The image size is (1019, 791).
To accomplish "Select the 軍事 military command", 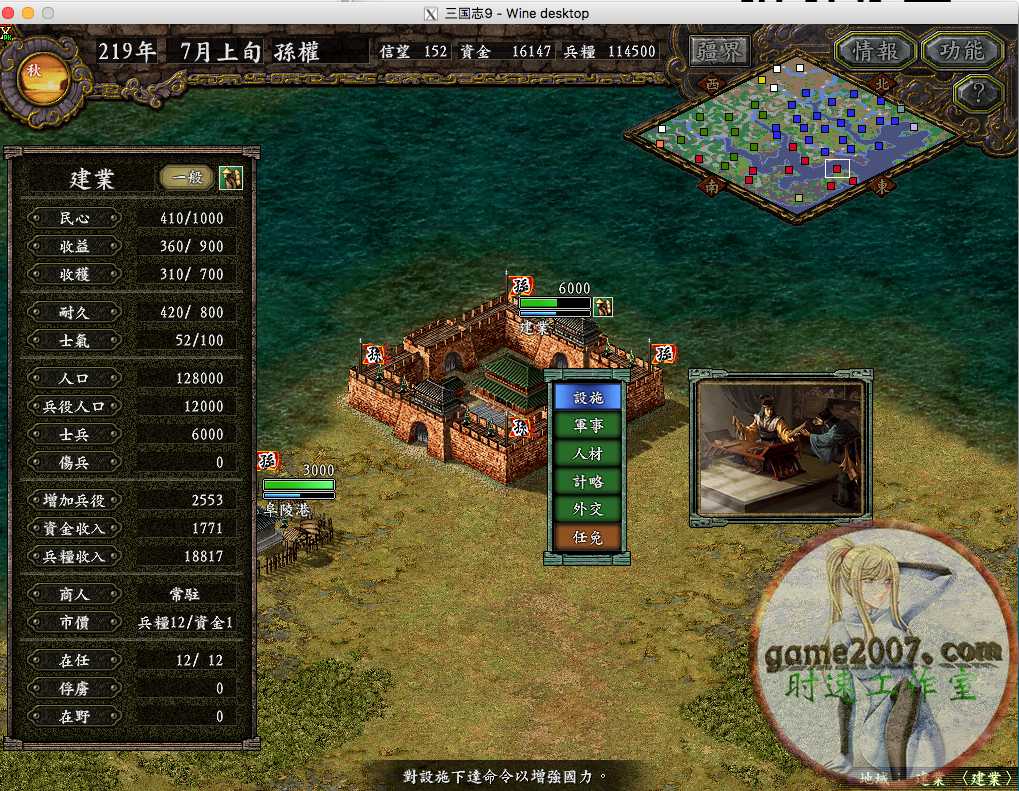I will (x=588, y=425).
